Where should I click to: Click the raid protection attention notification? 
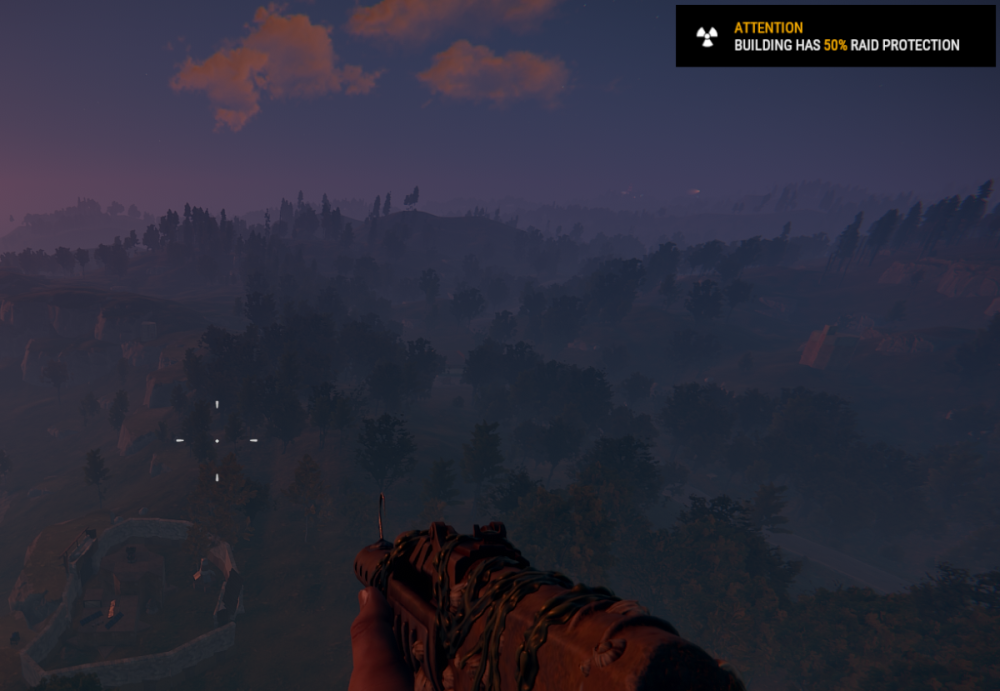[835, 37]
